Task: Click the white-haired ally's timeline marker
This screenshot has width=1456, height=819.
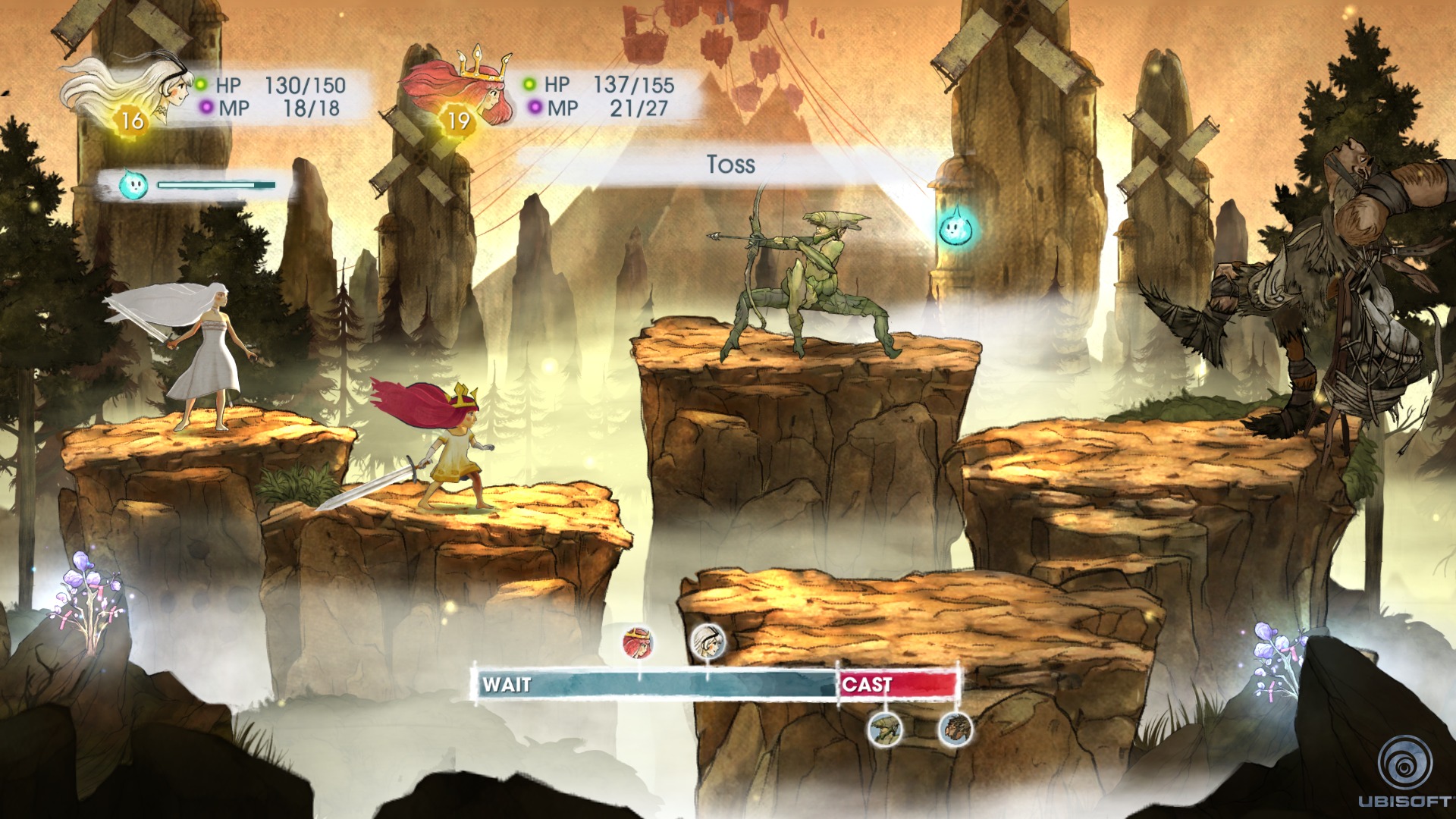Action: (708, 643)
